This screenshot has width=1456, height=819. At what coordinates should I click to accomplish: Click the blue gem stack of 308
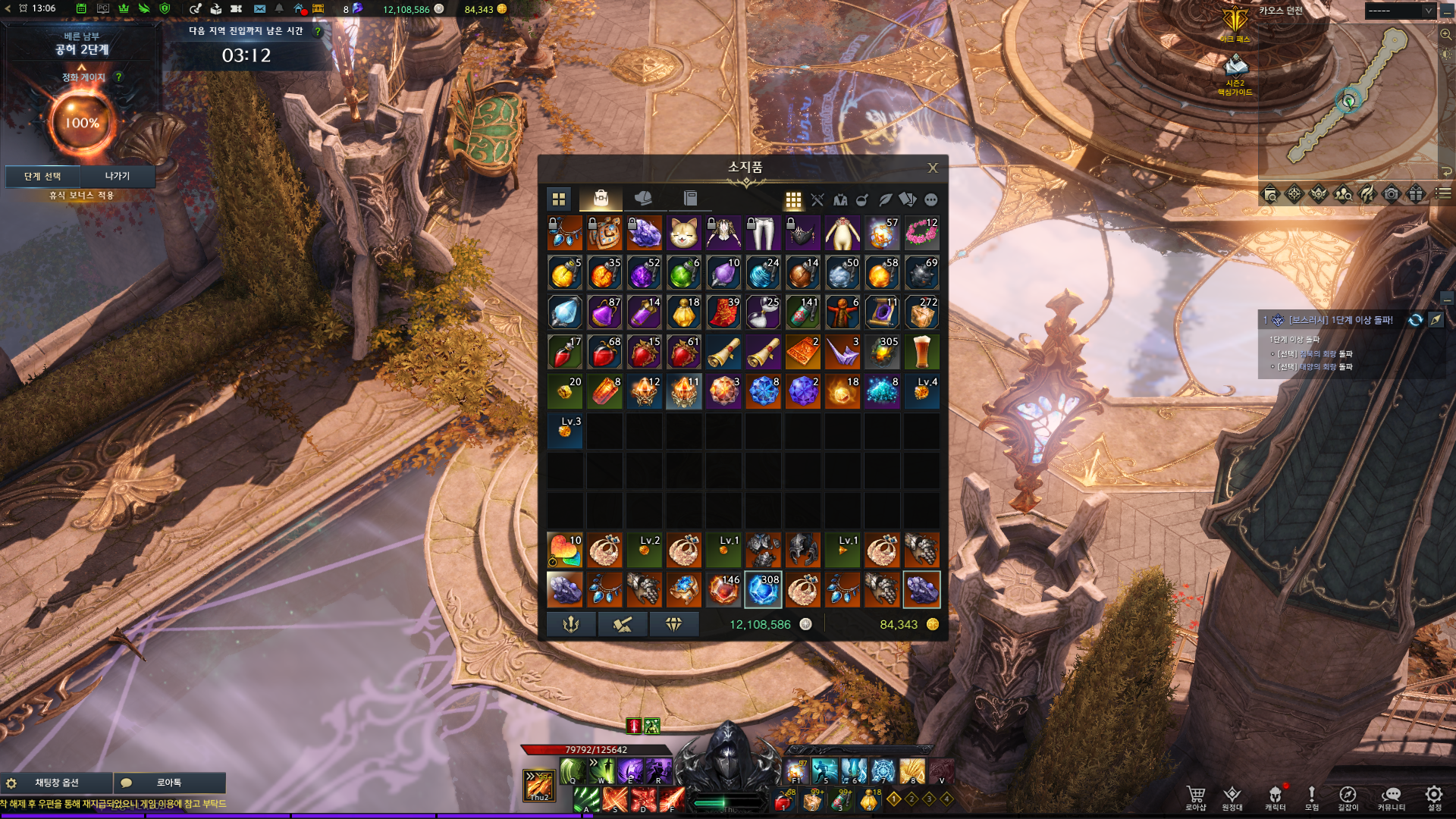[763, 589]
